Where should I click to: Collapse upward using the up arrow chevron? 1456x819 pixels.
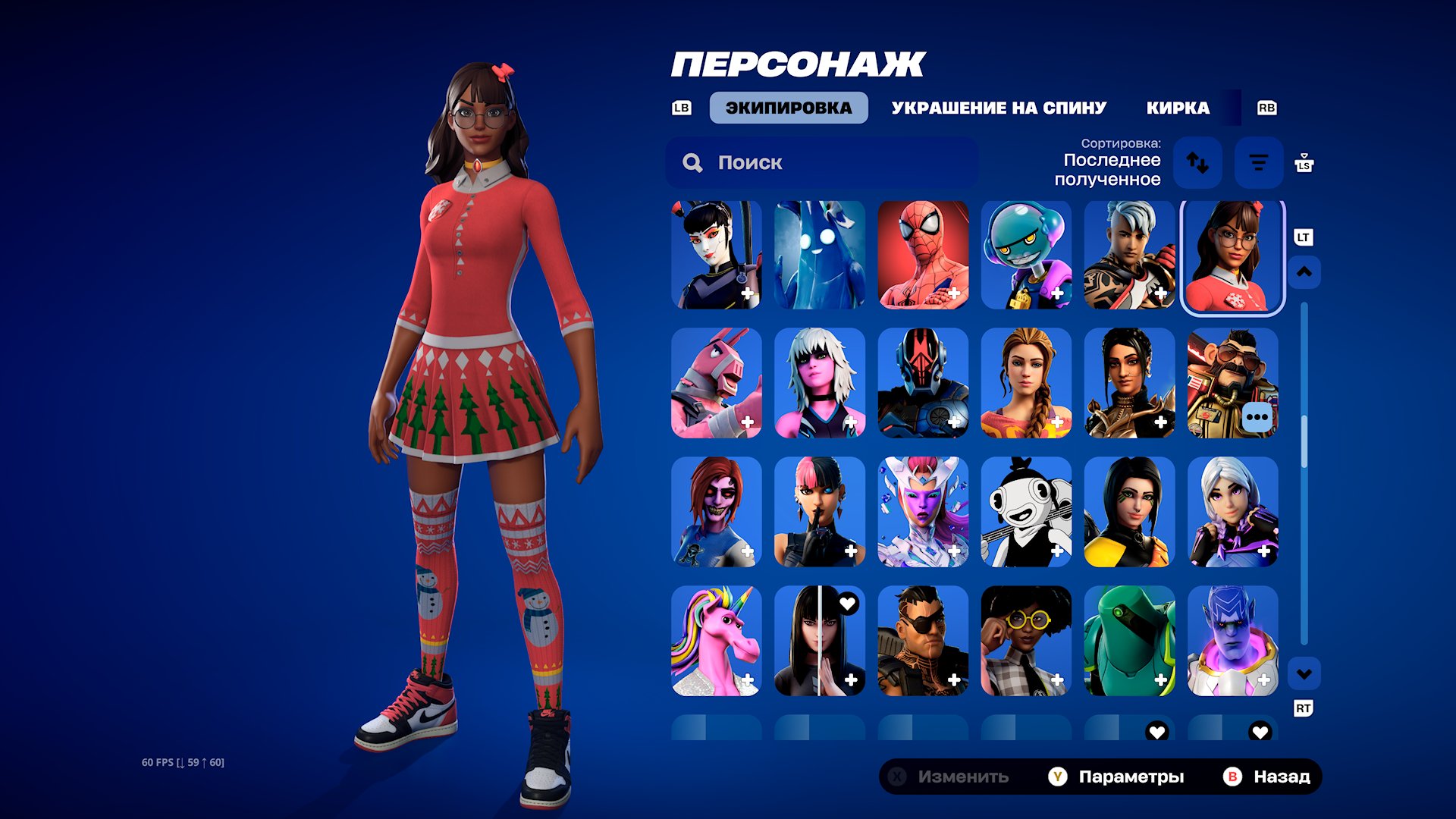coord(1304,271)
